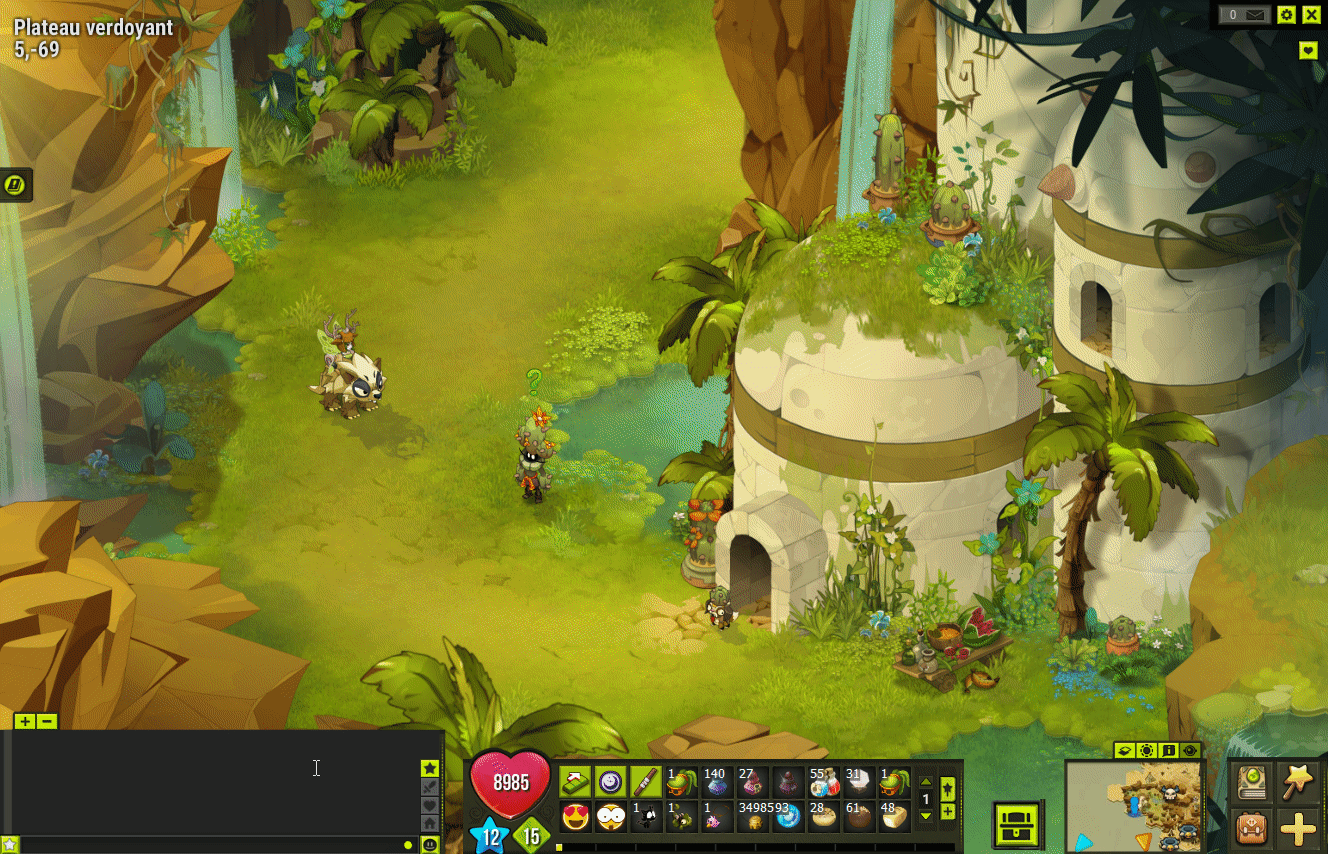
Task: Select the star chat channel tab
Action: pyautogui.click(x=430, y=768)
